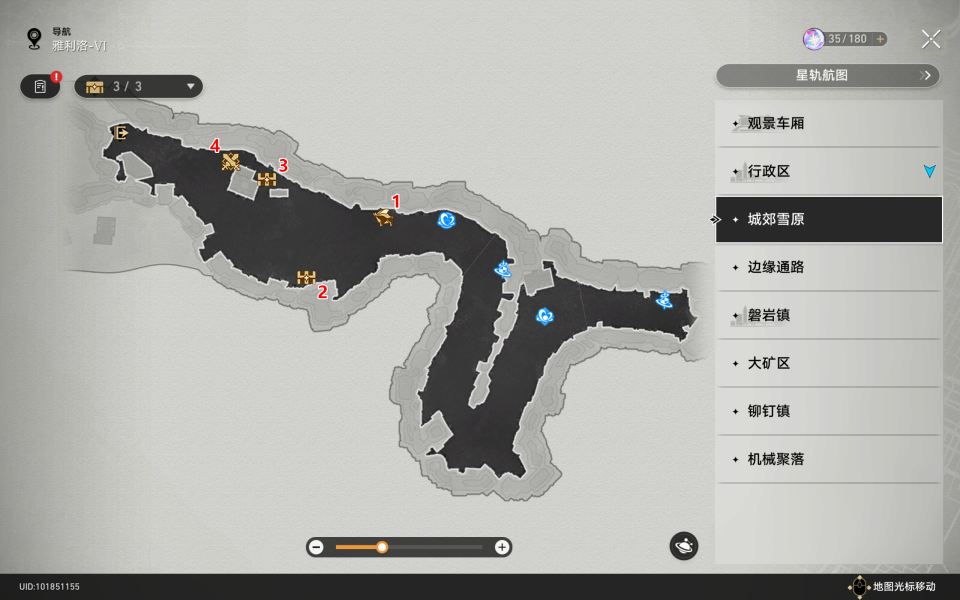Select the exit door marker on map
The image size is (960, 600).
coord(121,132)
